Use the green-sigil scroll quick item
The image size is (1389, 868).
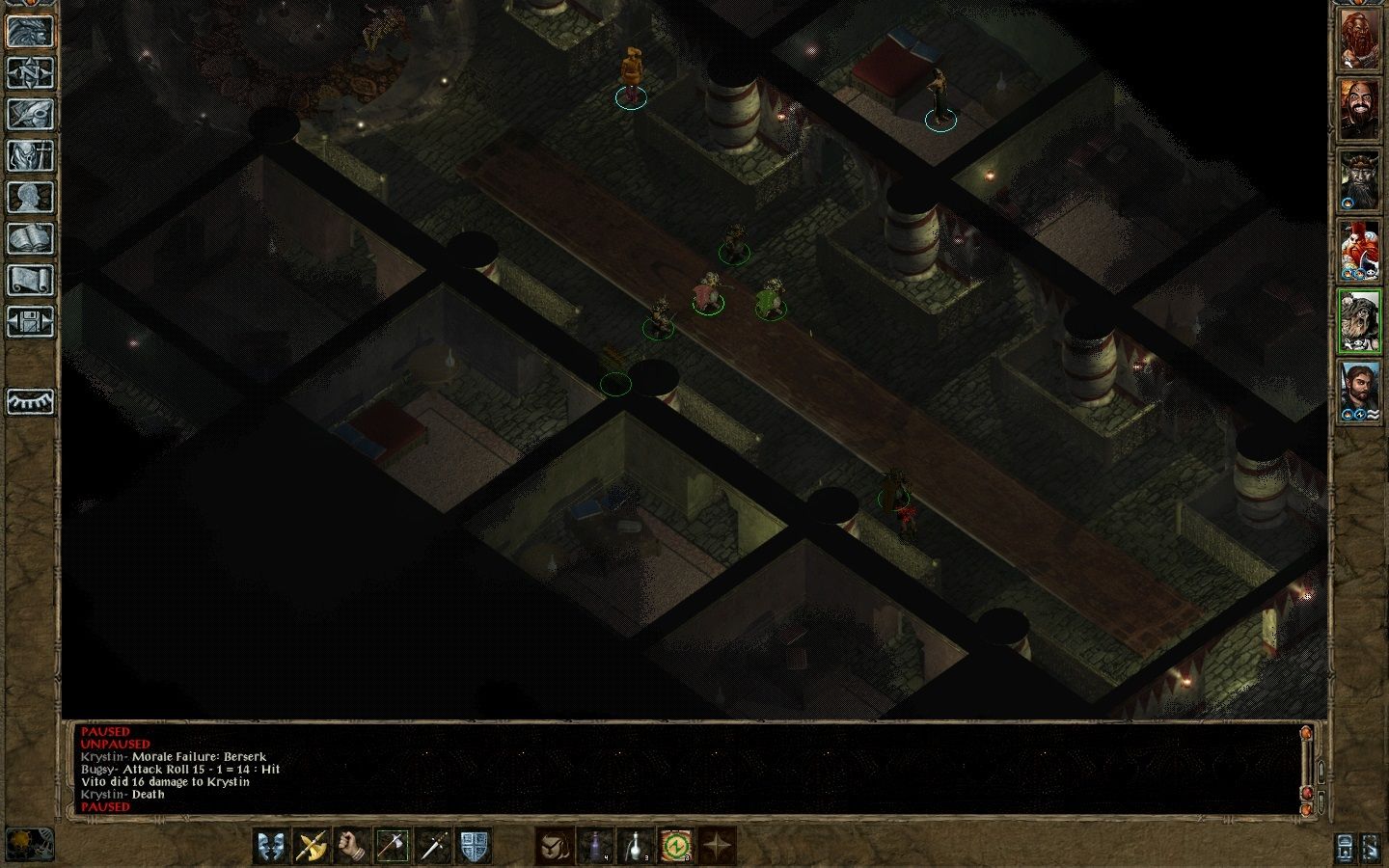[676, 846]
